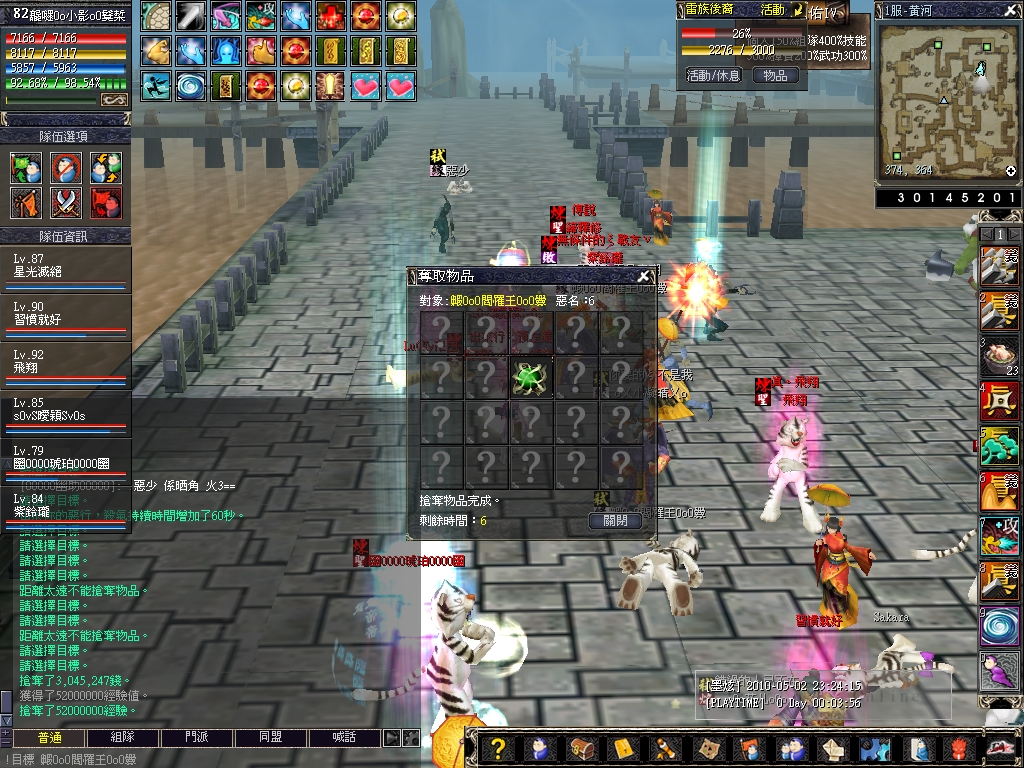Select party member 星光滅絕 in team list

tap(66, 270)
